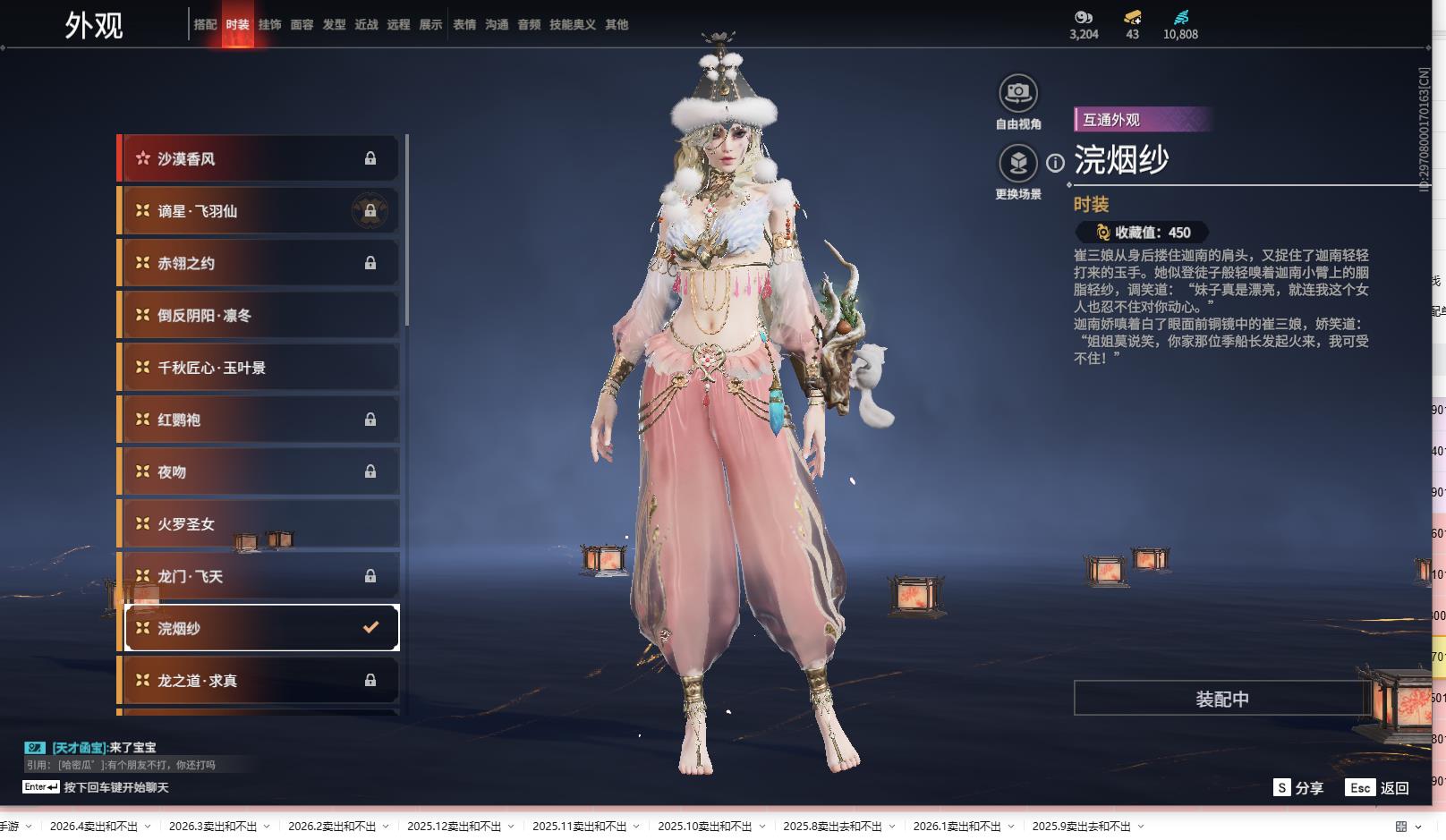Open the 挂饰 accessories tab

point(269,25)
